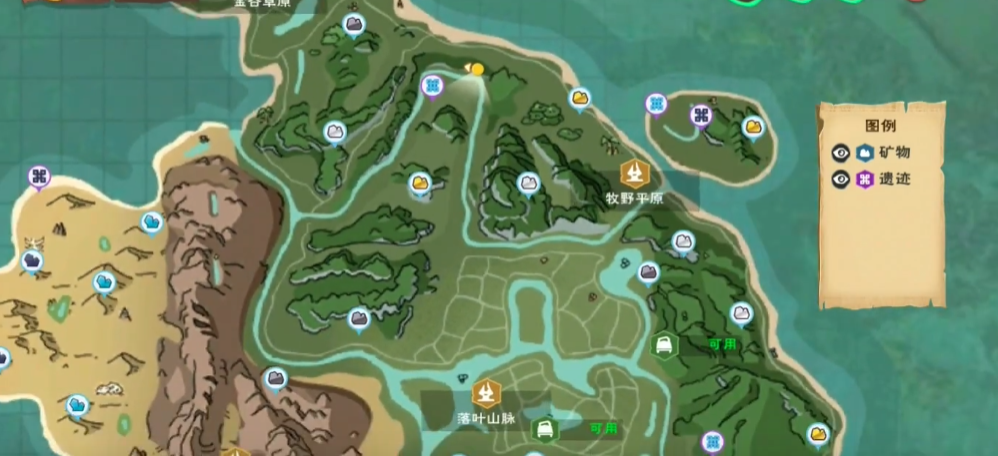Screen dimensions: 998x456
Task: Click the gold ore marker at the southeast coast
Action: pos(818,434)
